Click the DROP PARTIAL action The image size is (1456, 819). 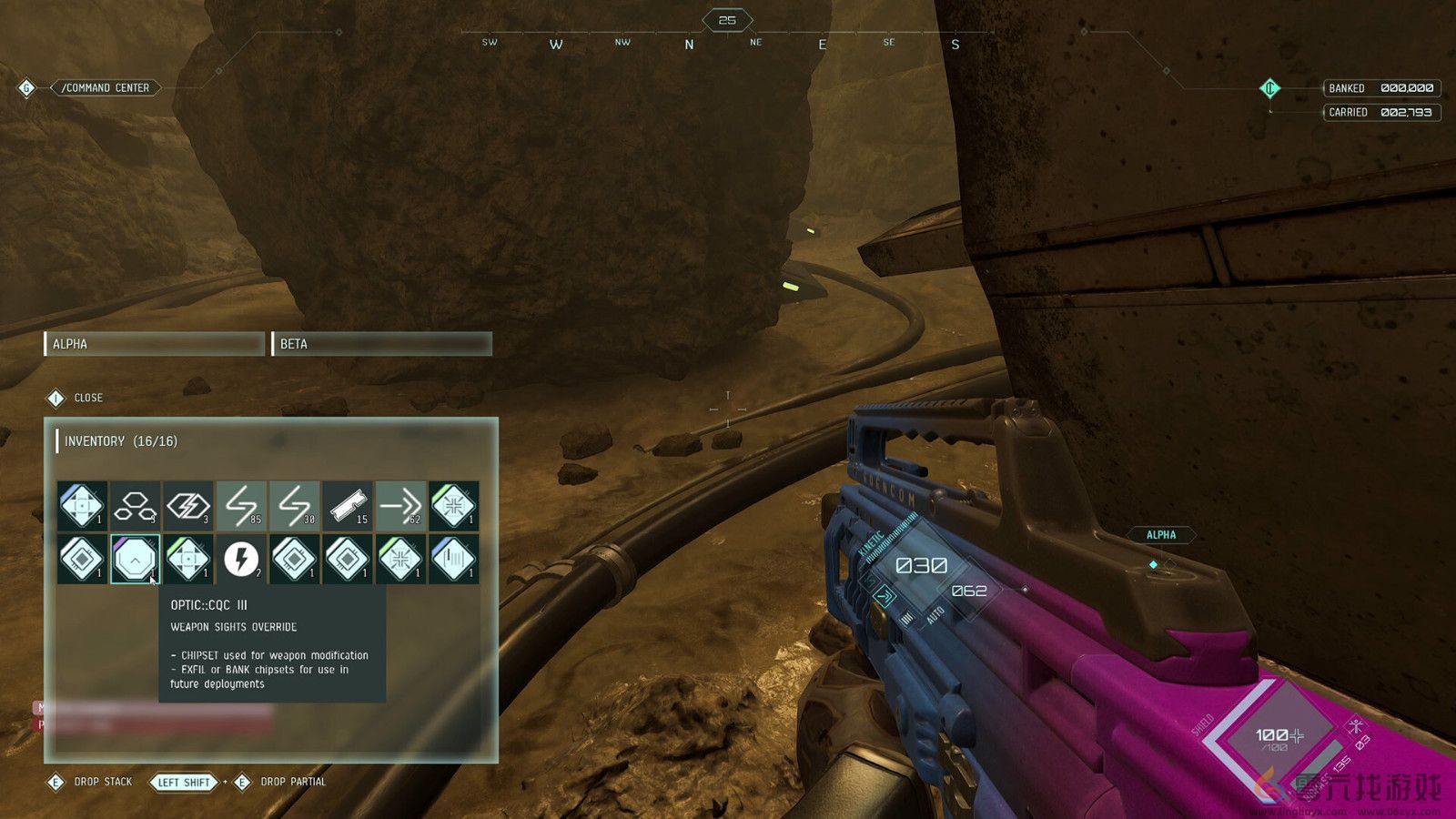[x=293, y=782]
